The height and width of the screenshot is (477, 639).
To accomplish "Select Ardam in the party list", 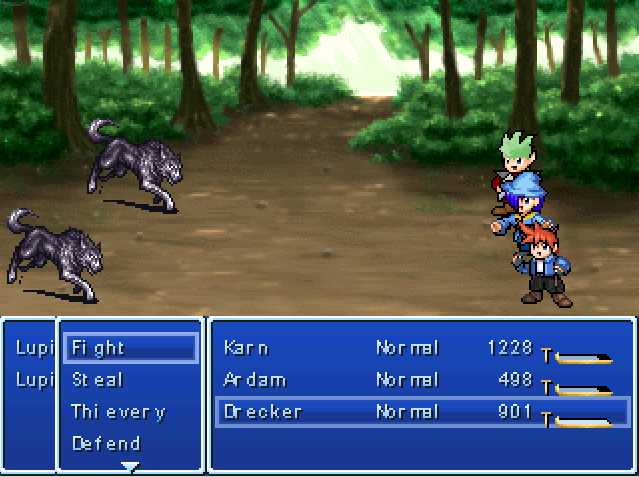I will pos(254,380).
